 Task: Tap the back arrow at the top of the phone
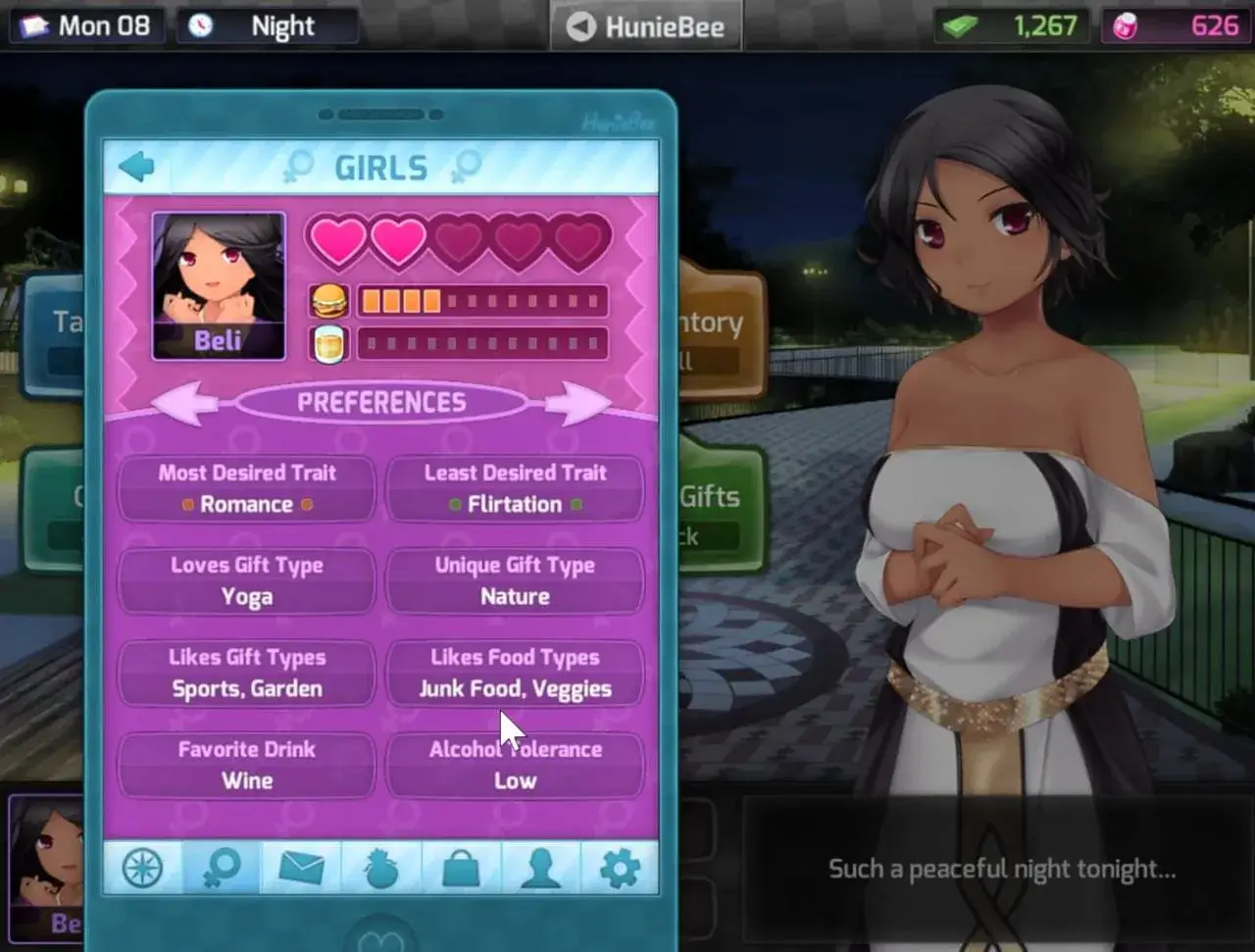[136, 166]
